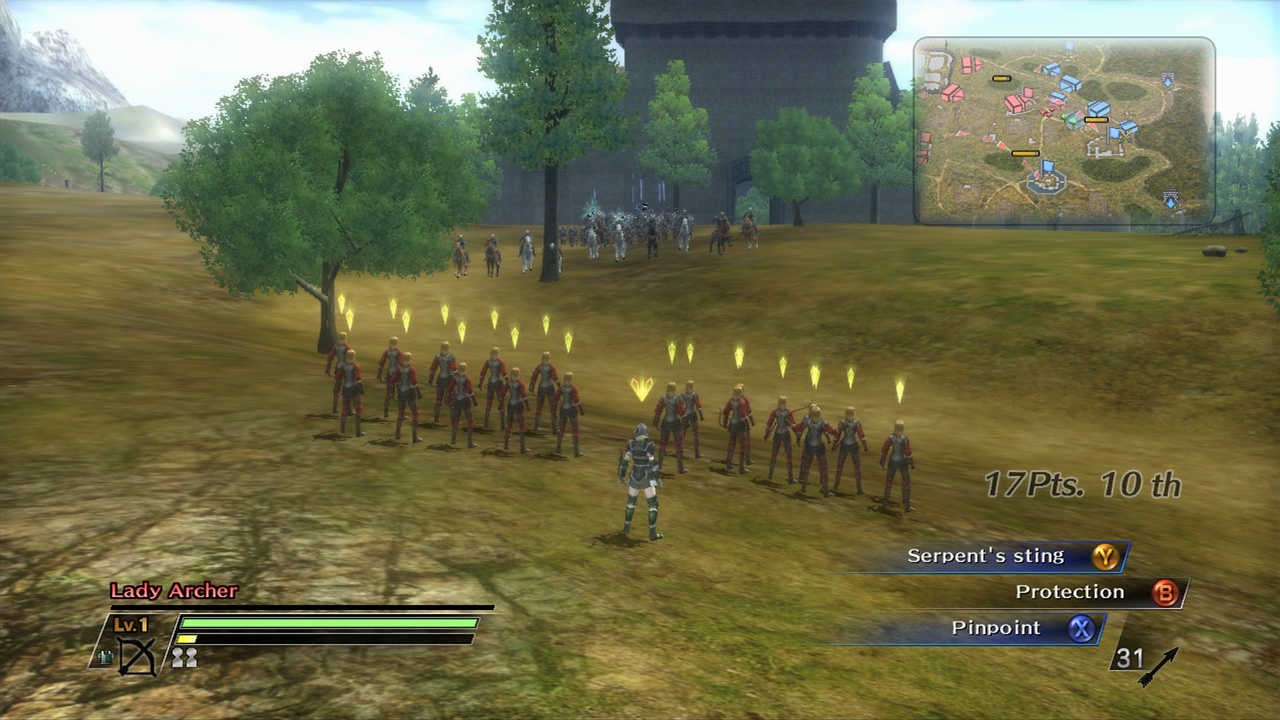Click the armor equipment icon beside the bow

pos(105,655)
